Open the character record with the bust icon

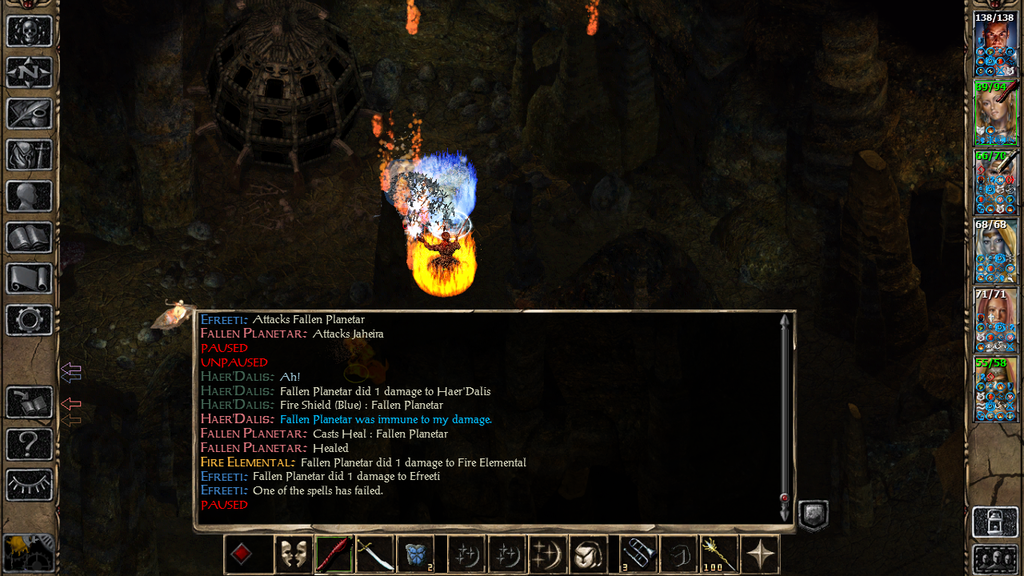point(29,196)
